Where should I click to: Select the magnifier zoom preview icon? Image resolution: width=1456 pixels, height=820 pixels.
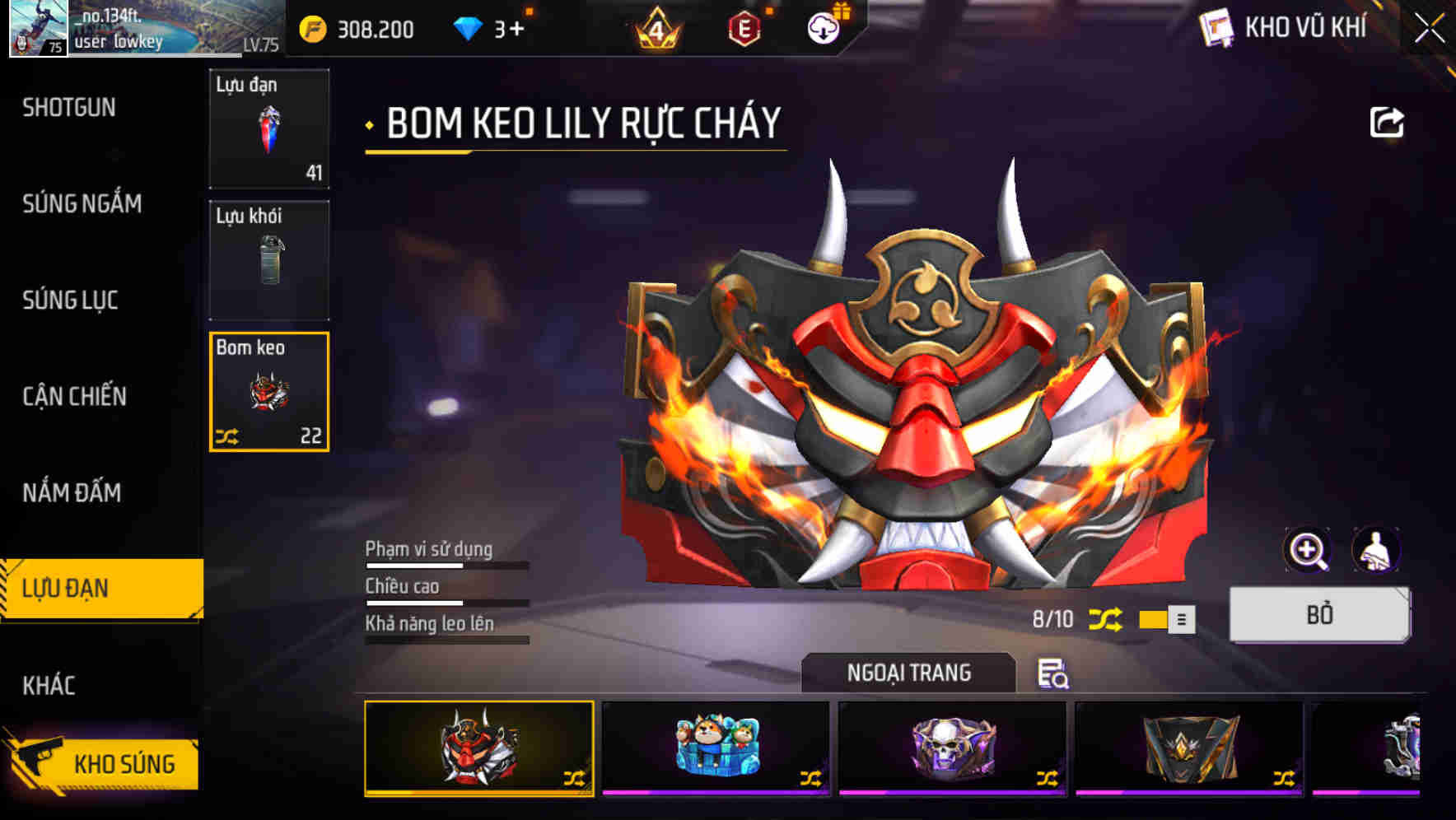click(x=1307, y=550)
